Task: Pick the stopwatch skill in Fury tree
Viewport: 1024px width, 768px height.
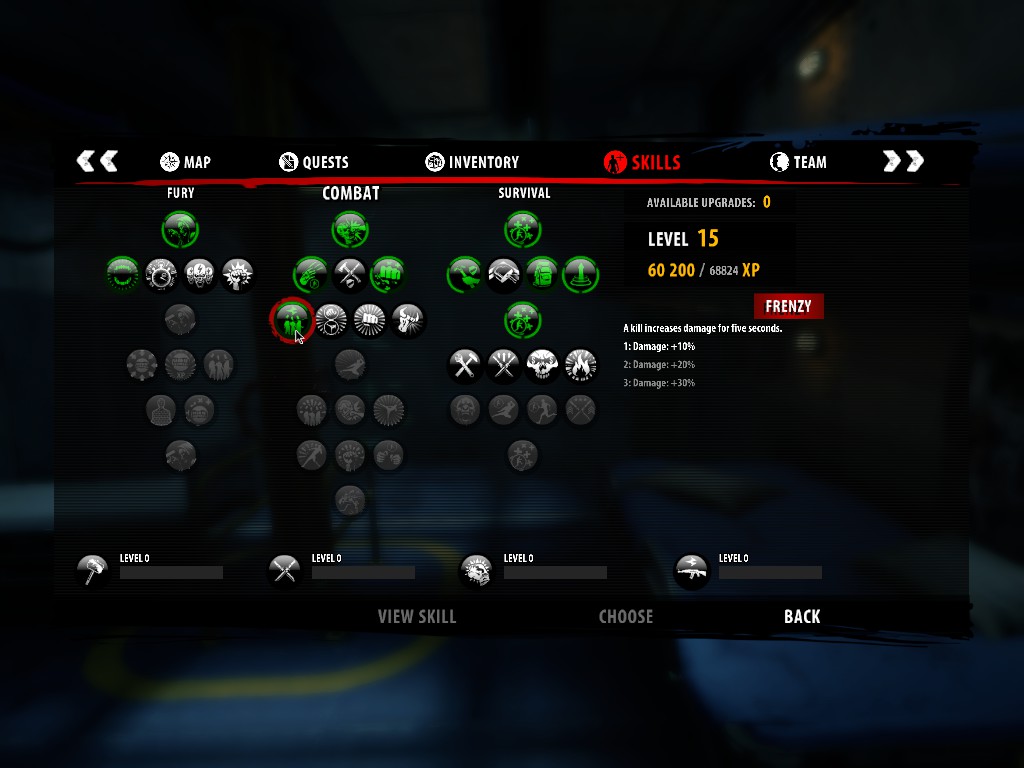Action: click(x=161, y=273)
